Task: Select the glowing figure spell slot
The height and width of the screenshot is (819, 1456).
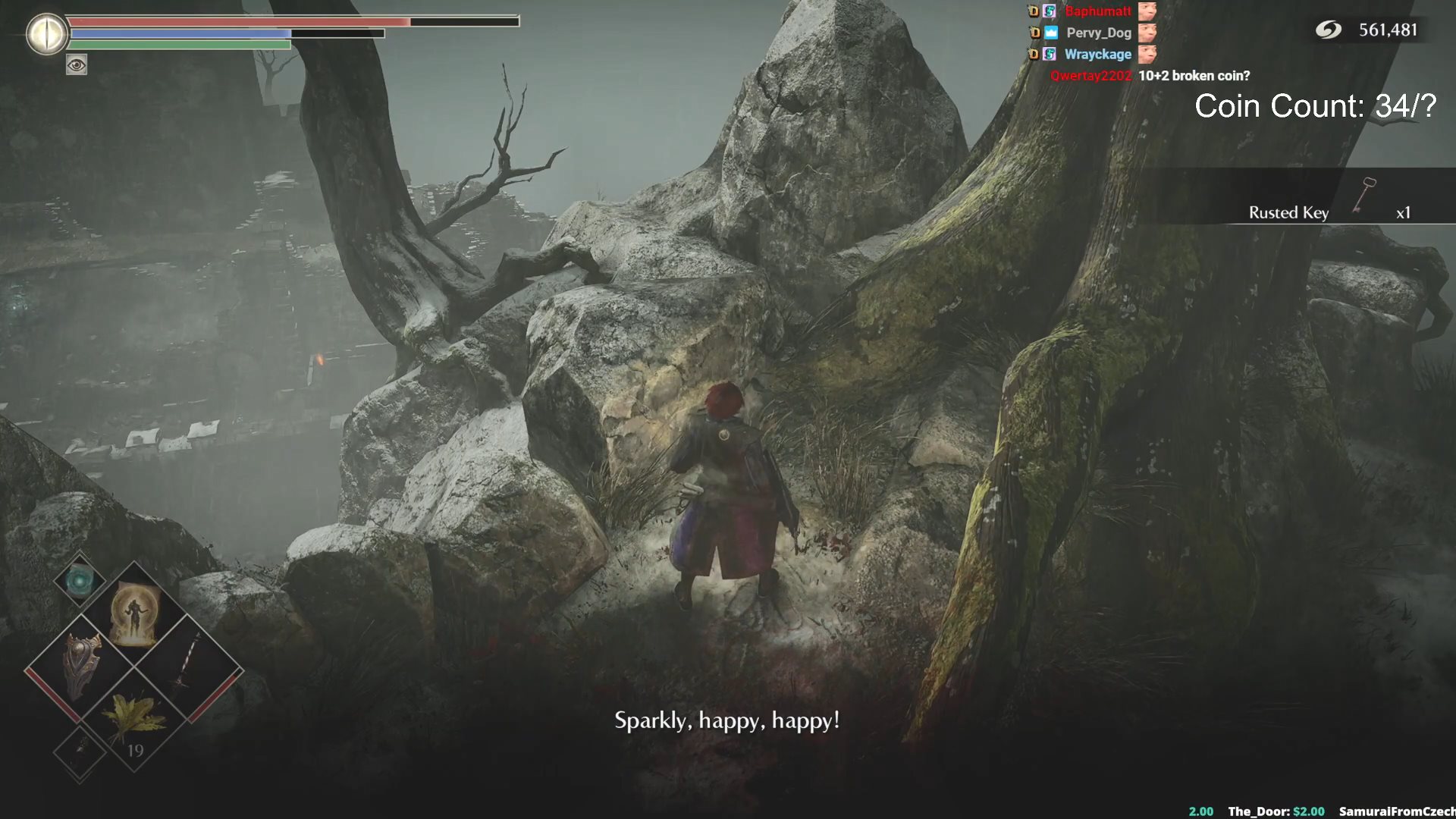Action: (134, 616)
